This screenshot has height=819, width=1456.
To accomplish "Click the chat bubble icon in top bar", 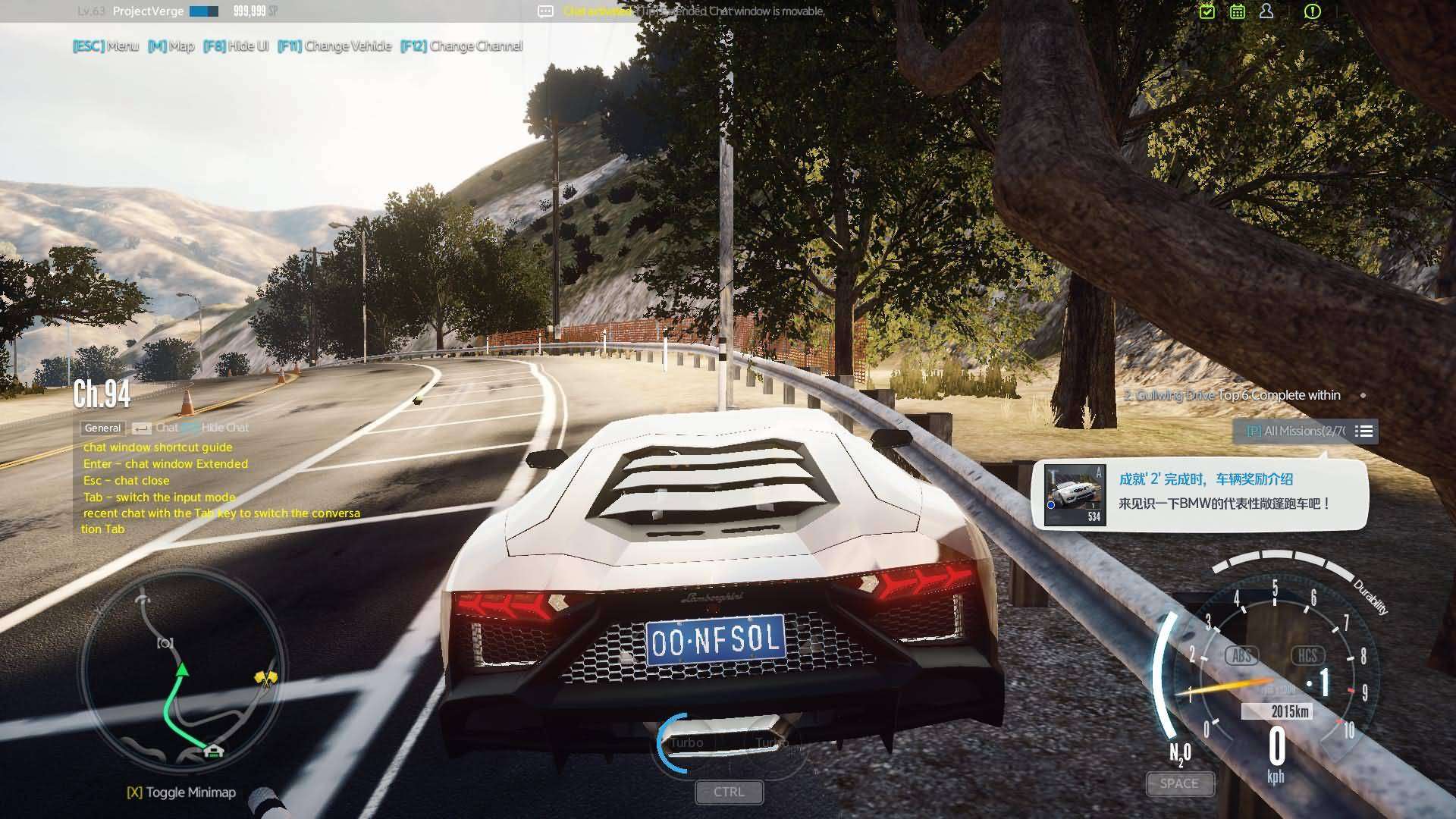I will [545, 11].
